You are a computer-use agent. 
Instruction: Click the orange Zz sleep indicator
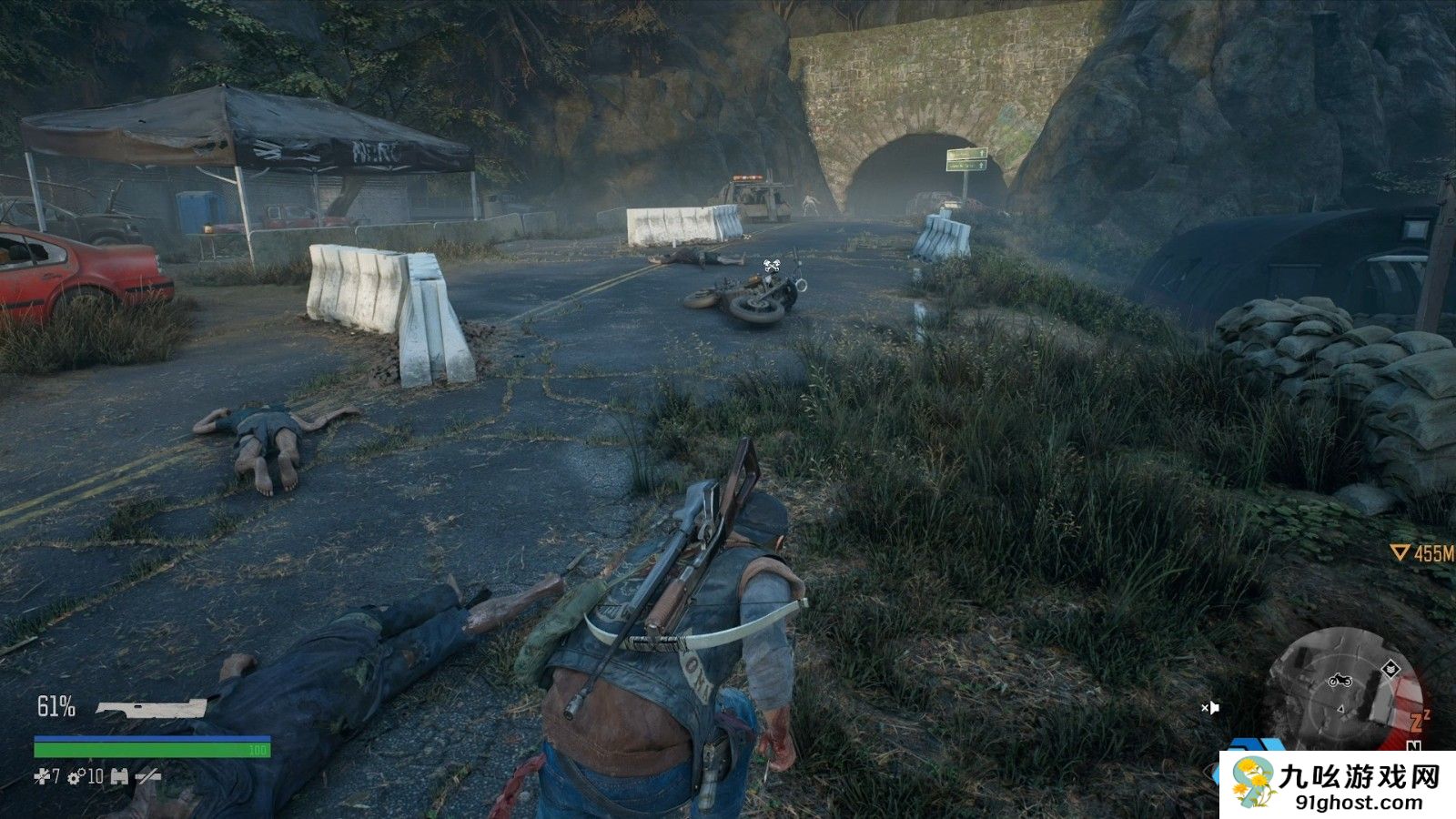[x=1420, y=721]
